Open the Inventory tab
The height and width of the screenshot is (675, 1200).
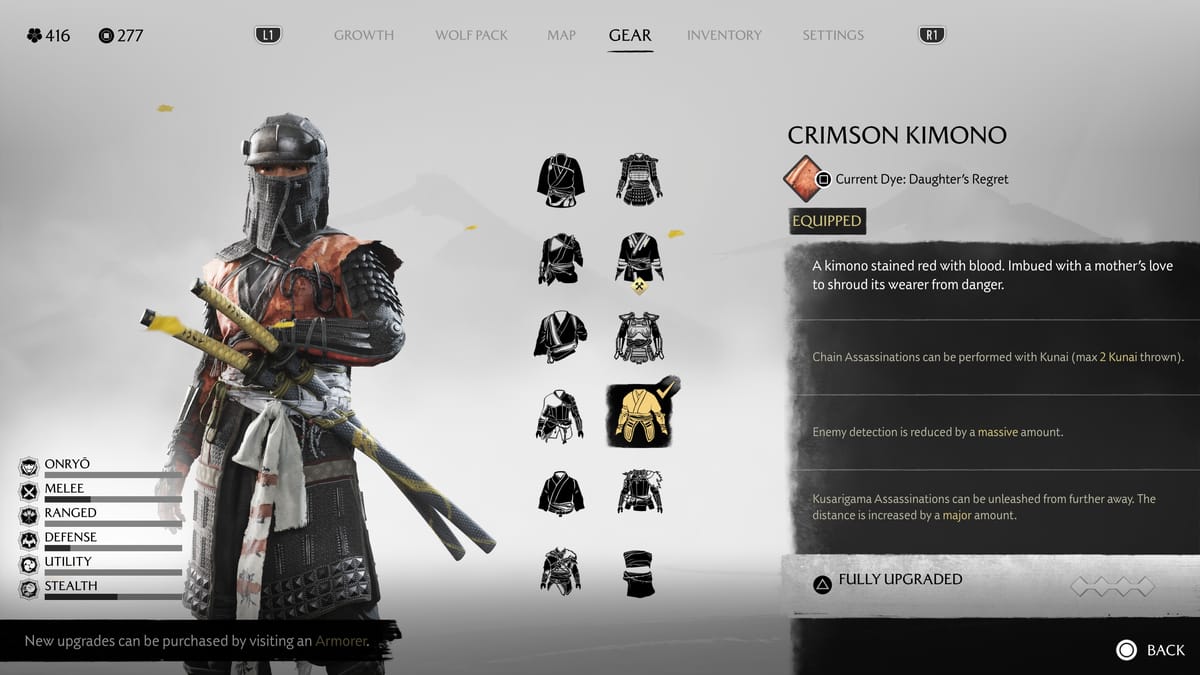pos(725,35)
